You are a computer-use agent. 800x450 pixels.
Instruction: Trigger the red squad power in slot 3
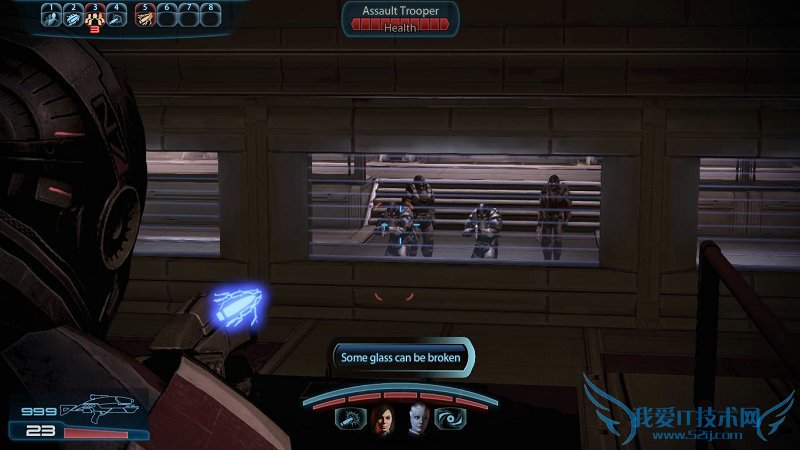[x=96, y=17]
